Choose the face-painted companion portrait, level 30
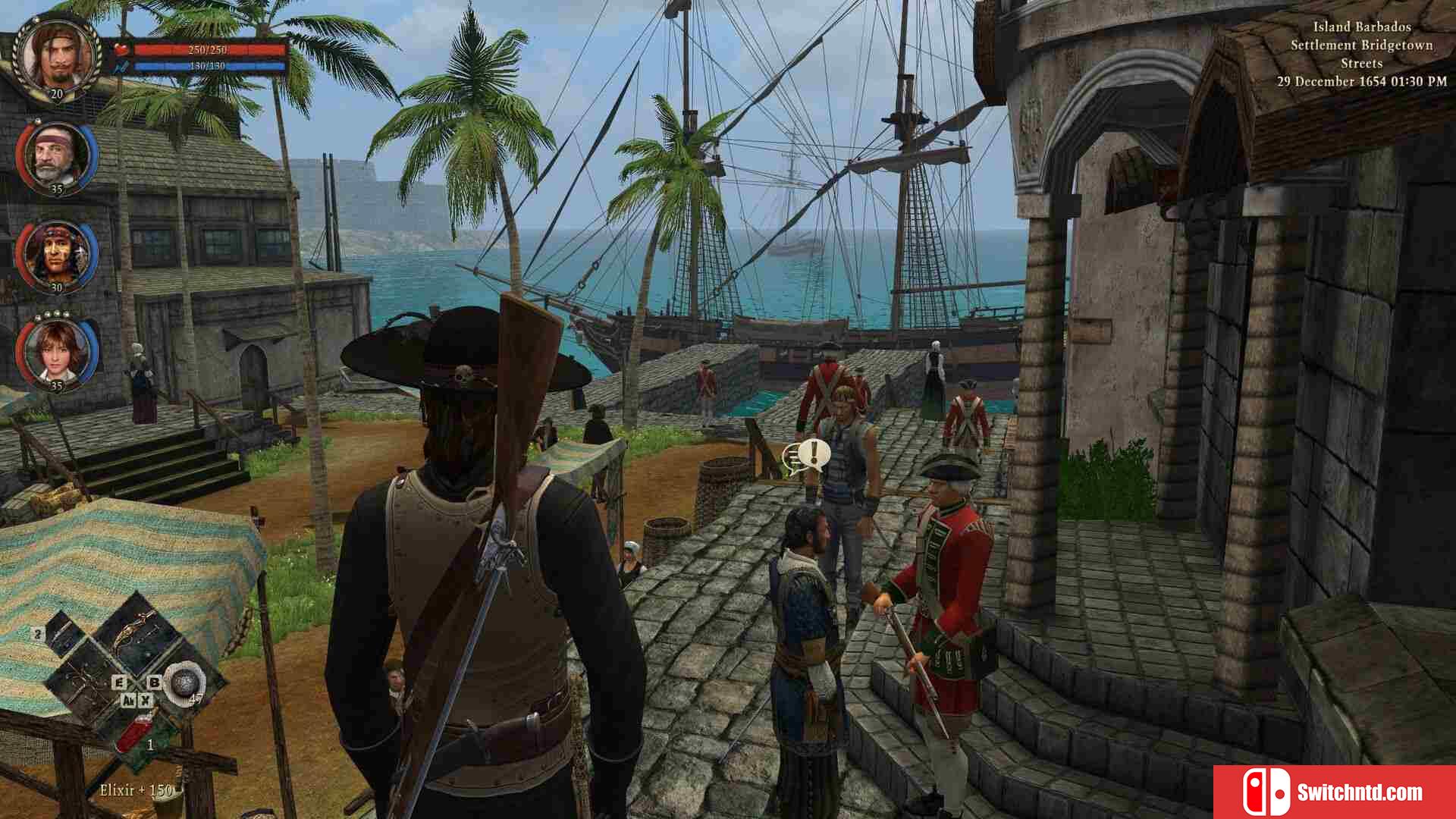This screenshot has width=1456, height=819. pos(57,254)
